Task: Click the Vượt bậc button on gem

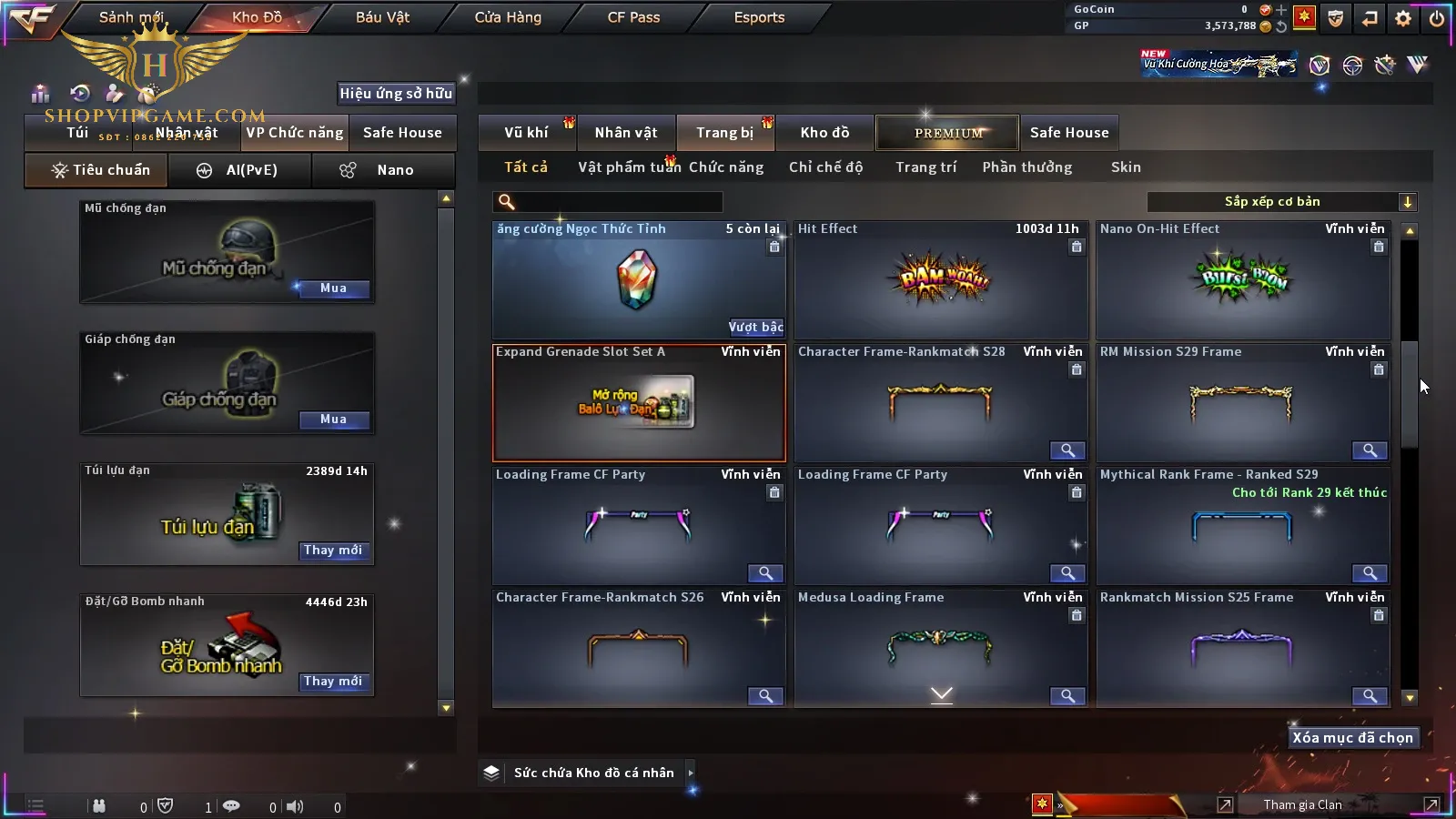Action: point(755,328)
